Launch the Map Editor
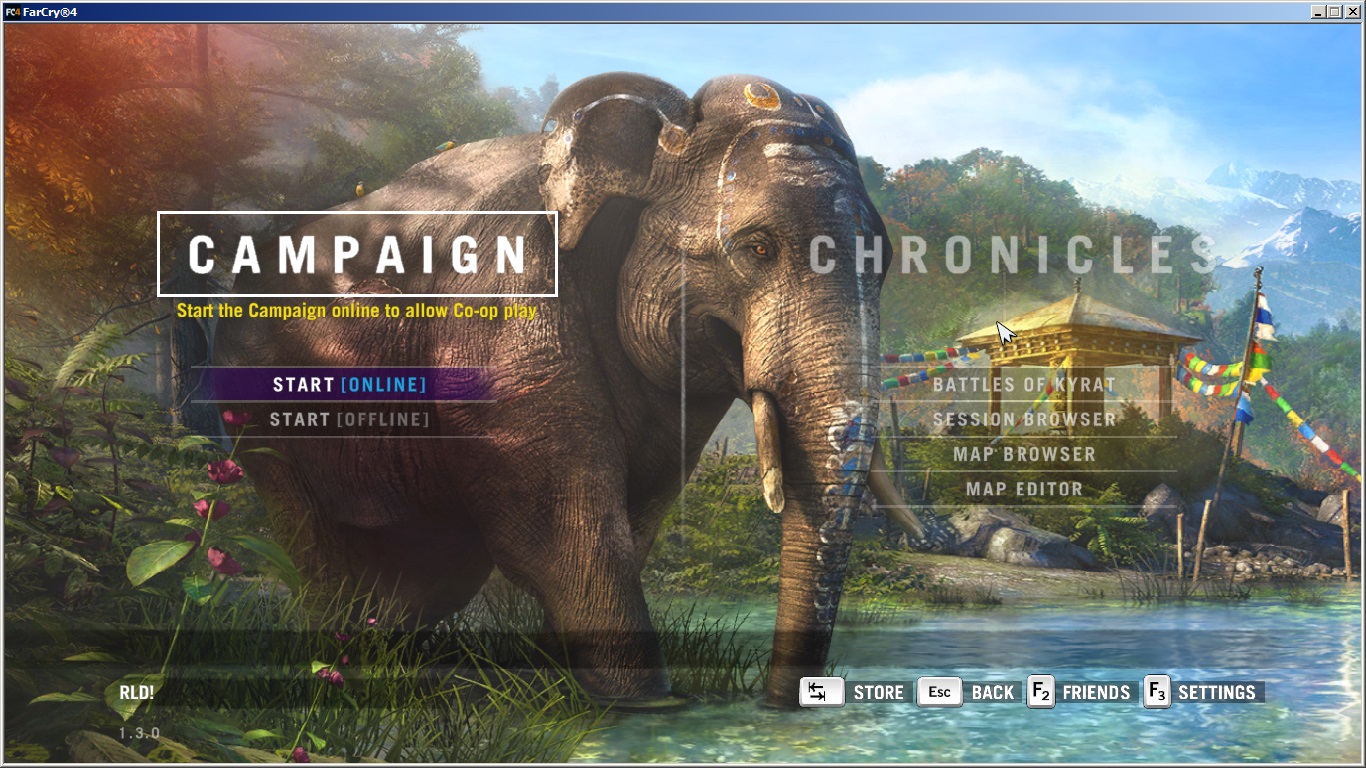 point(1024,490)
